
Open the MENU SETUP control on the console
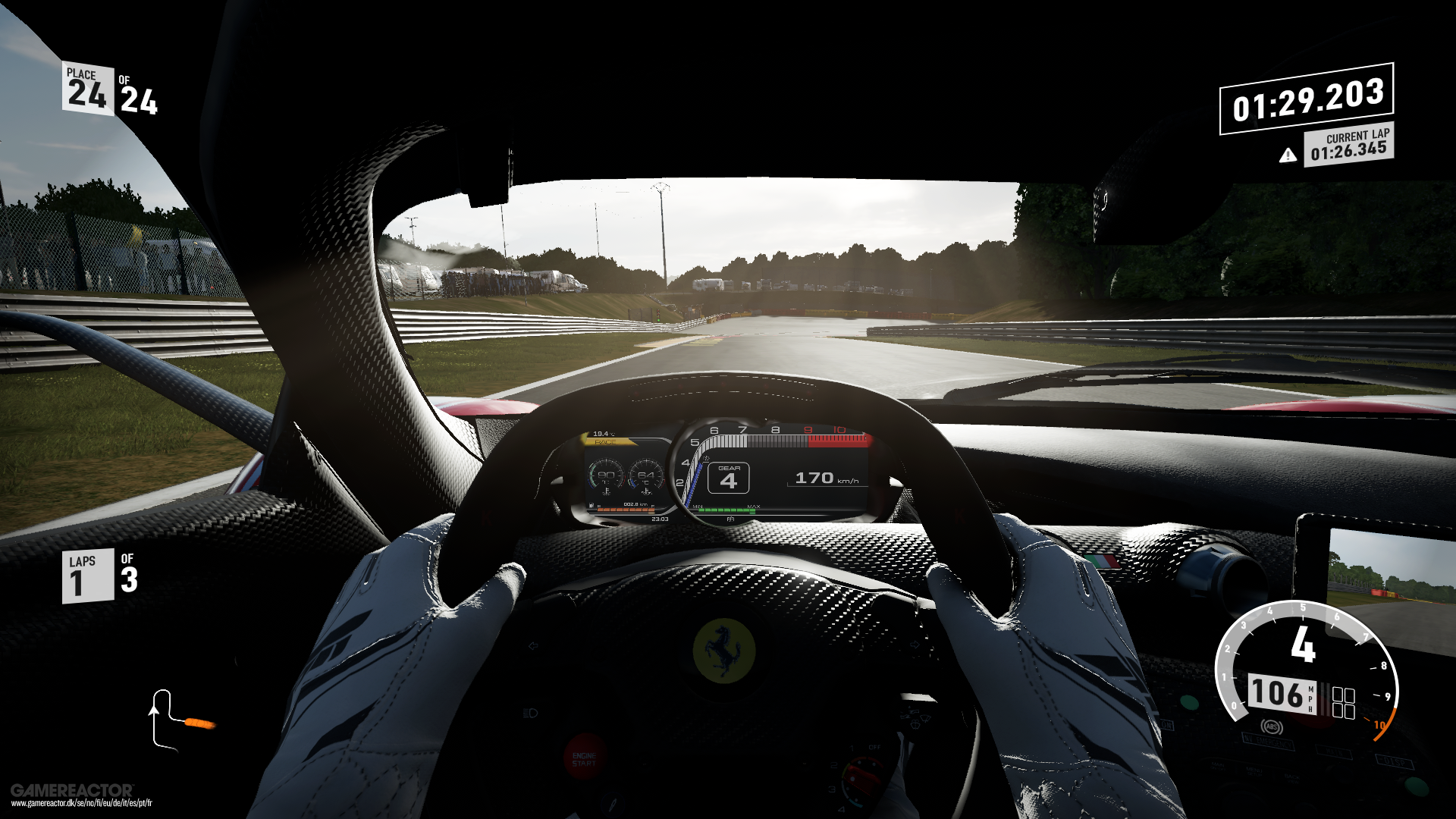click(x=1254, y=773)
